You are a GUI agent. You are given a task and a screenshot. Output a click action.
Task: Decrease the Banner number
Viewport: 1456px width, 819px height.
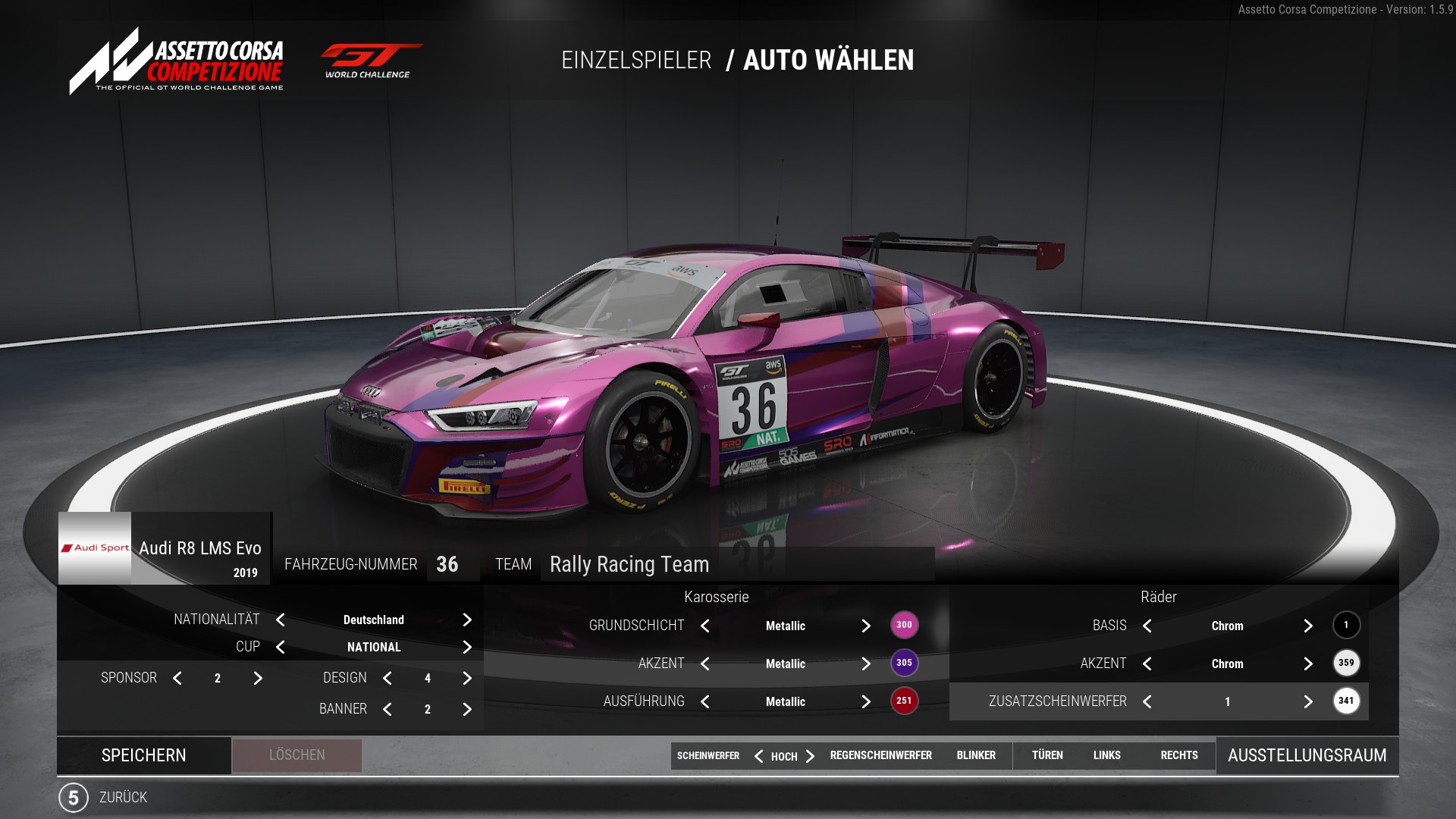388,709
